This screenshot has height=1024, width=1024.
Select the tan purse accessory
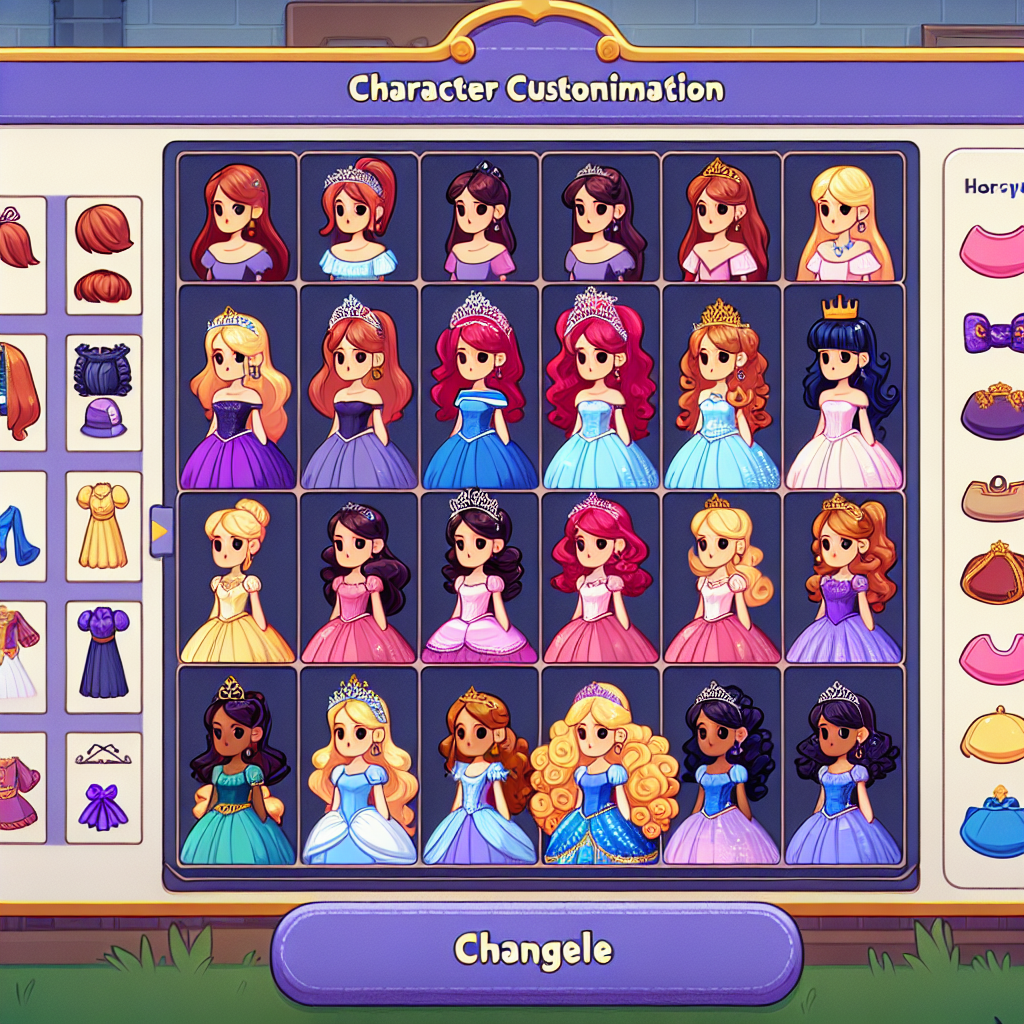click(993, 499)
